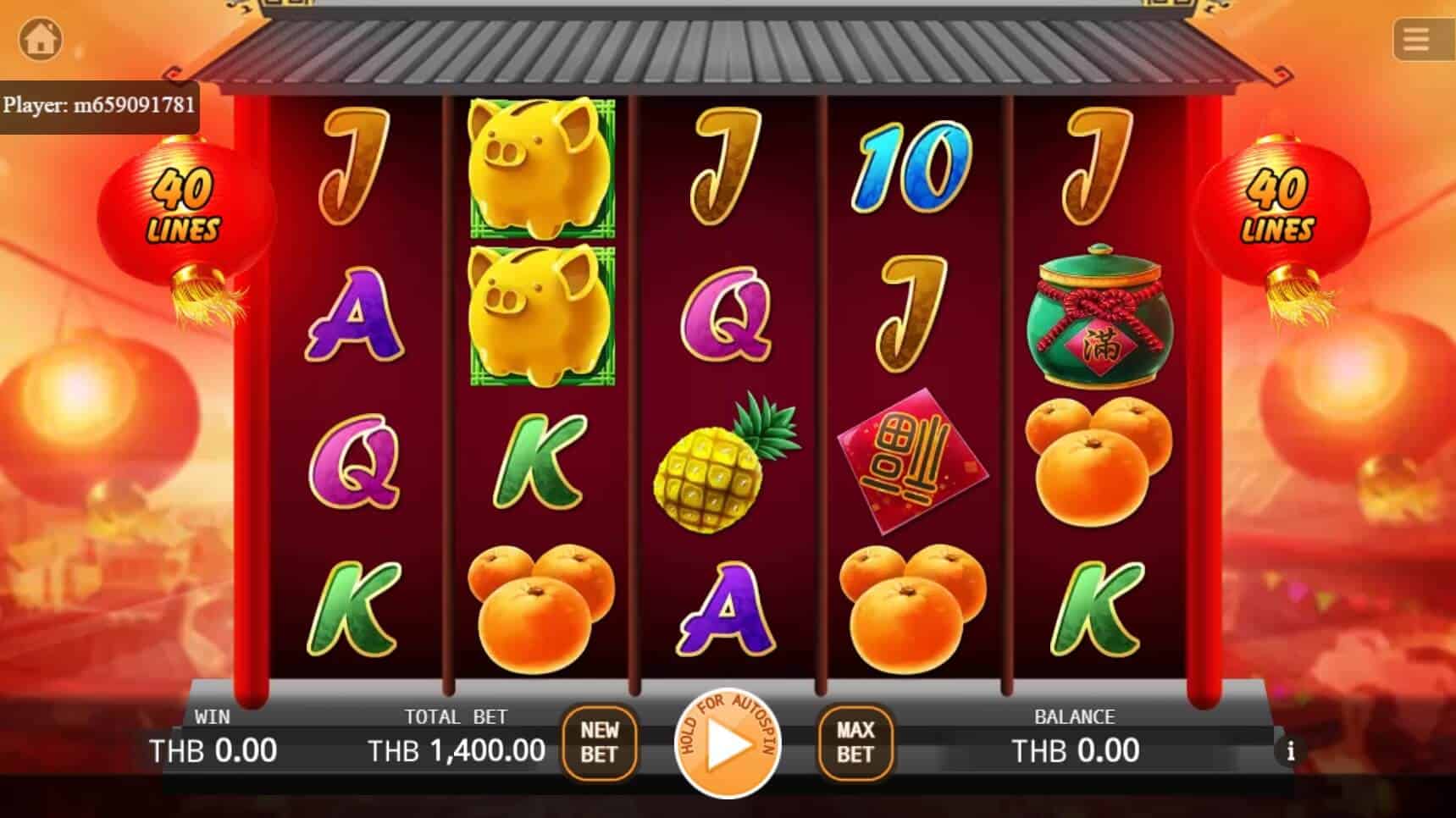Select the red envelope symbol

[913, 462]
